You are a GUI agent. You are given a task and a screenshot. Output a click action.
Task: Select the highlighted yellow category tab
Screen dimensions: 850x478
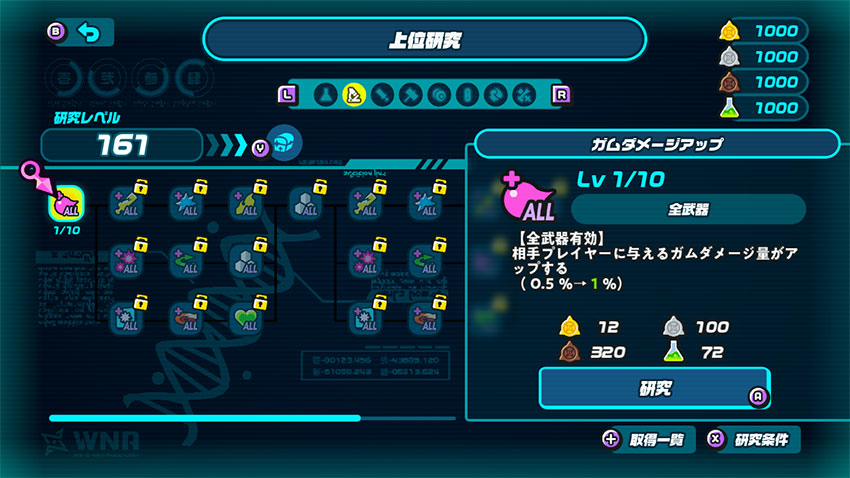pos(352,94)
